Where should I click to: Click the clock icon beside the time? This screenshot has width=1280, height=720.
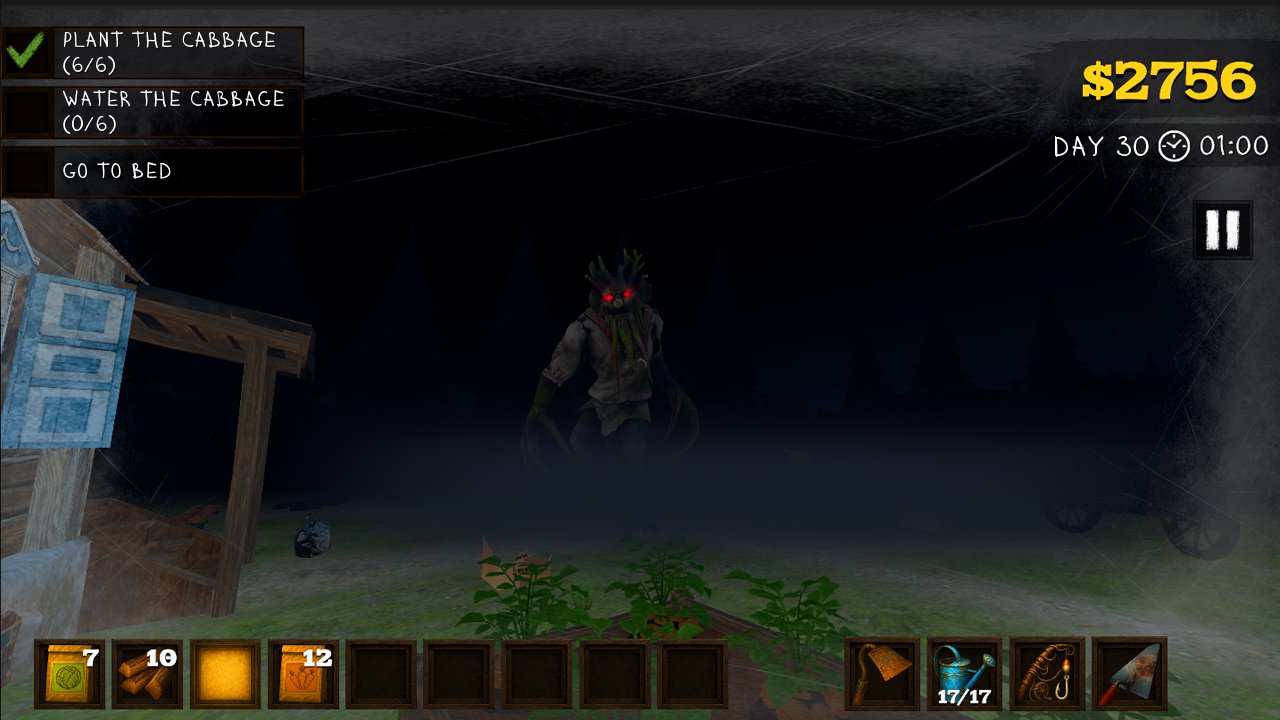click(1172, 146)
